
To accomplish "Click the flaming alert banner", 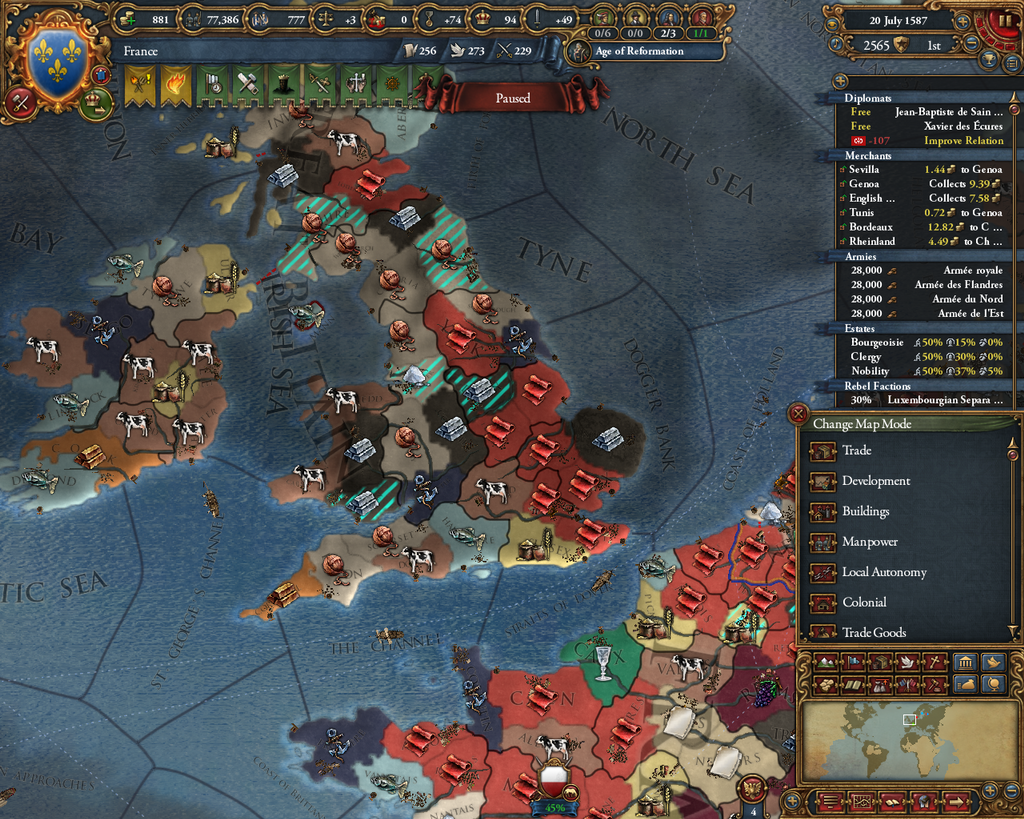I will tap(176, 85).
